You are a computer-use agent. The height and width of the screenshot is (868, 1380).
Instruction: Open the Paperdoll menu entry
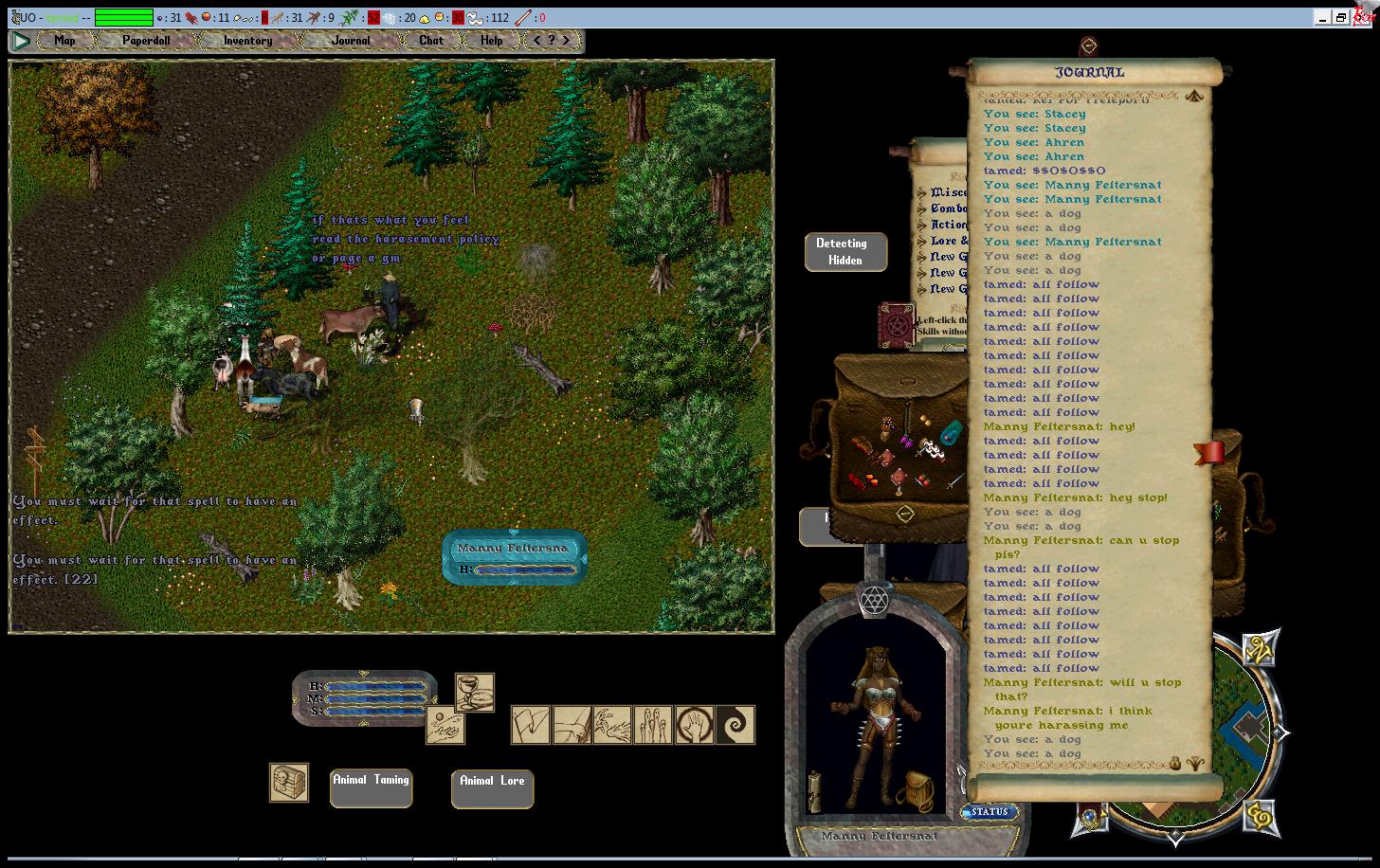click(145, 41)
